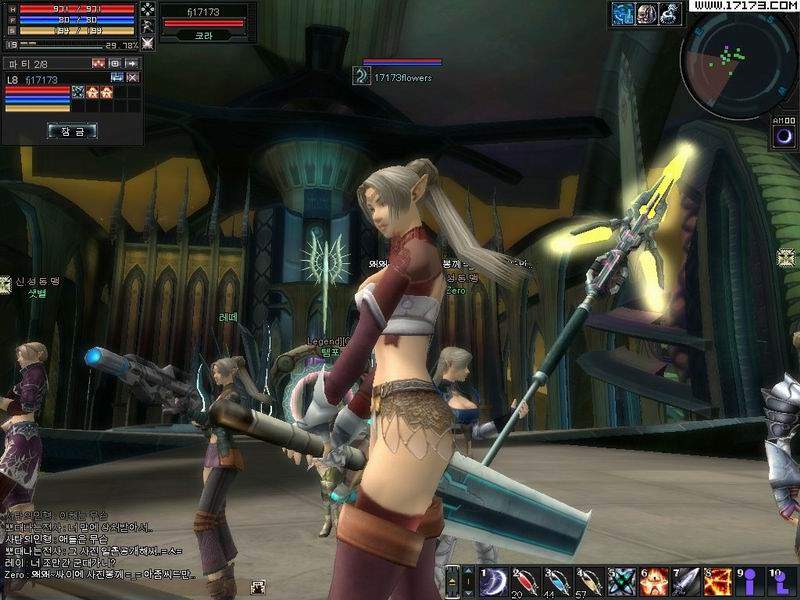Image resolution: width=800 pixels, height=600 pixels.
Task: Select the 17173flowers target nameplate
Action: pos(402,77)
